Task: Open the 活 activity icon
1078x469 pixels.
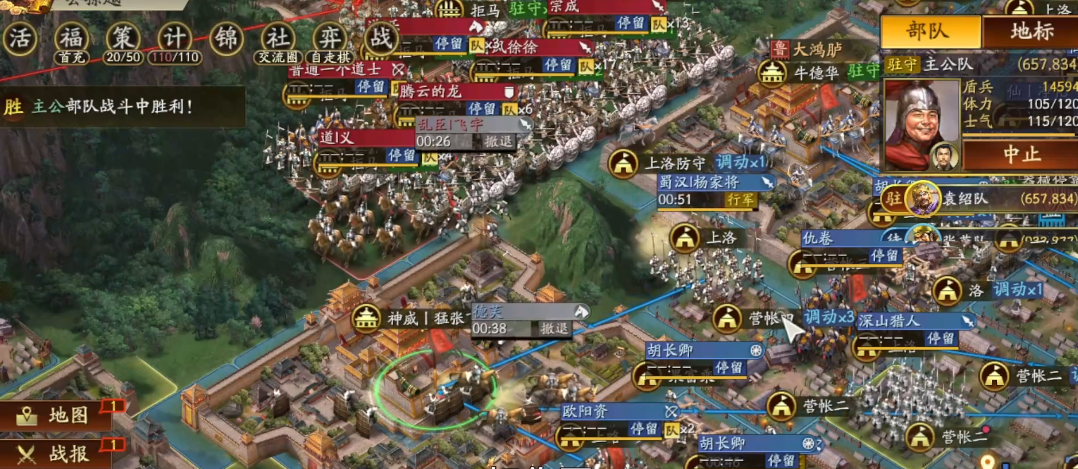Action: tap(20, 38)
